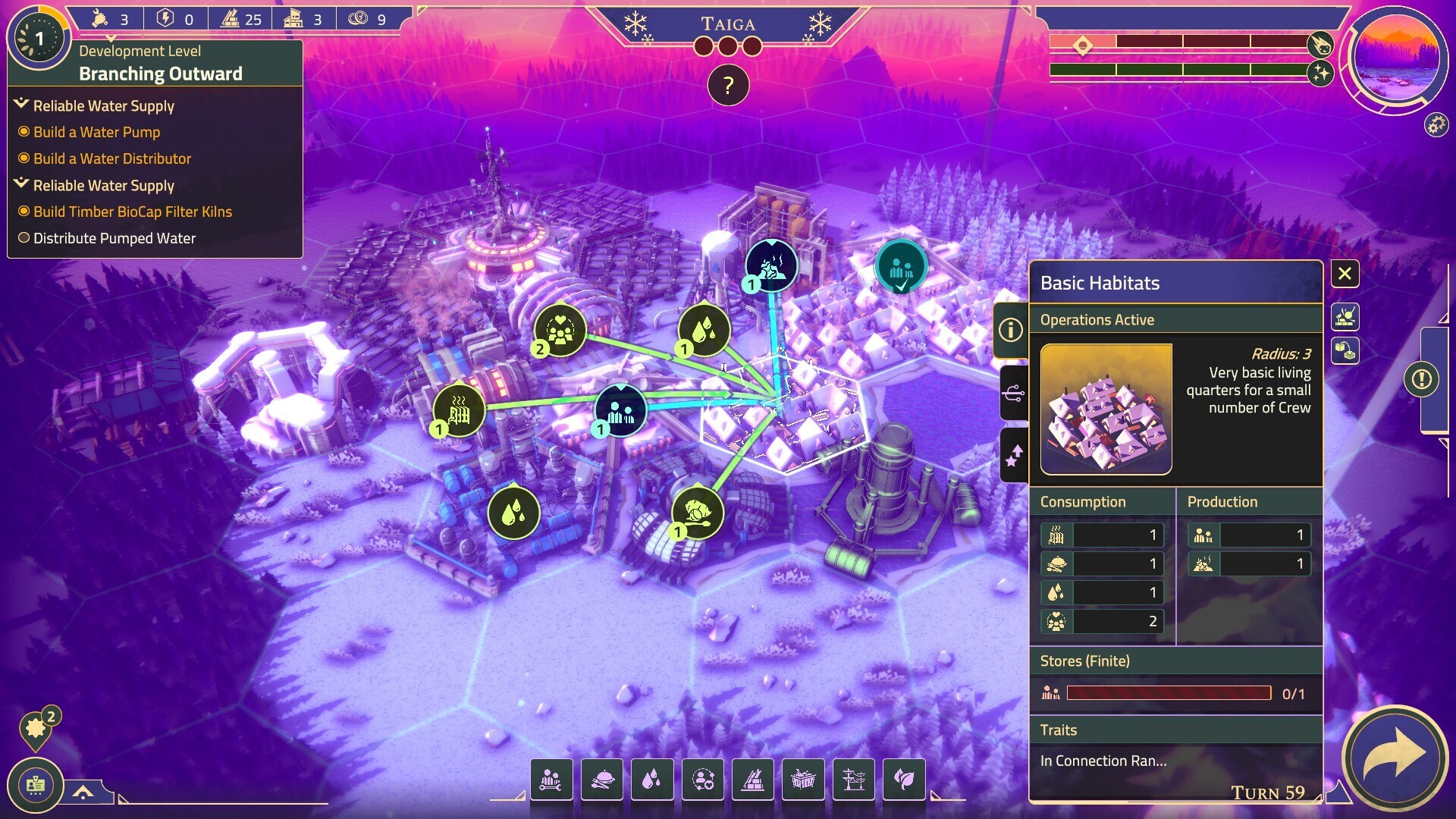Select the food build category
1456x819 pixels.
[x=602, y=779]
